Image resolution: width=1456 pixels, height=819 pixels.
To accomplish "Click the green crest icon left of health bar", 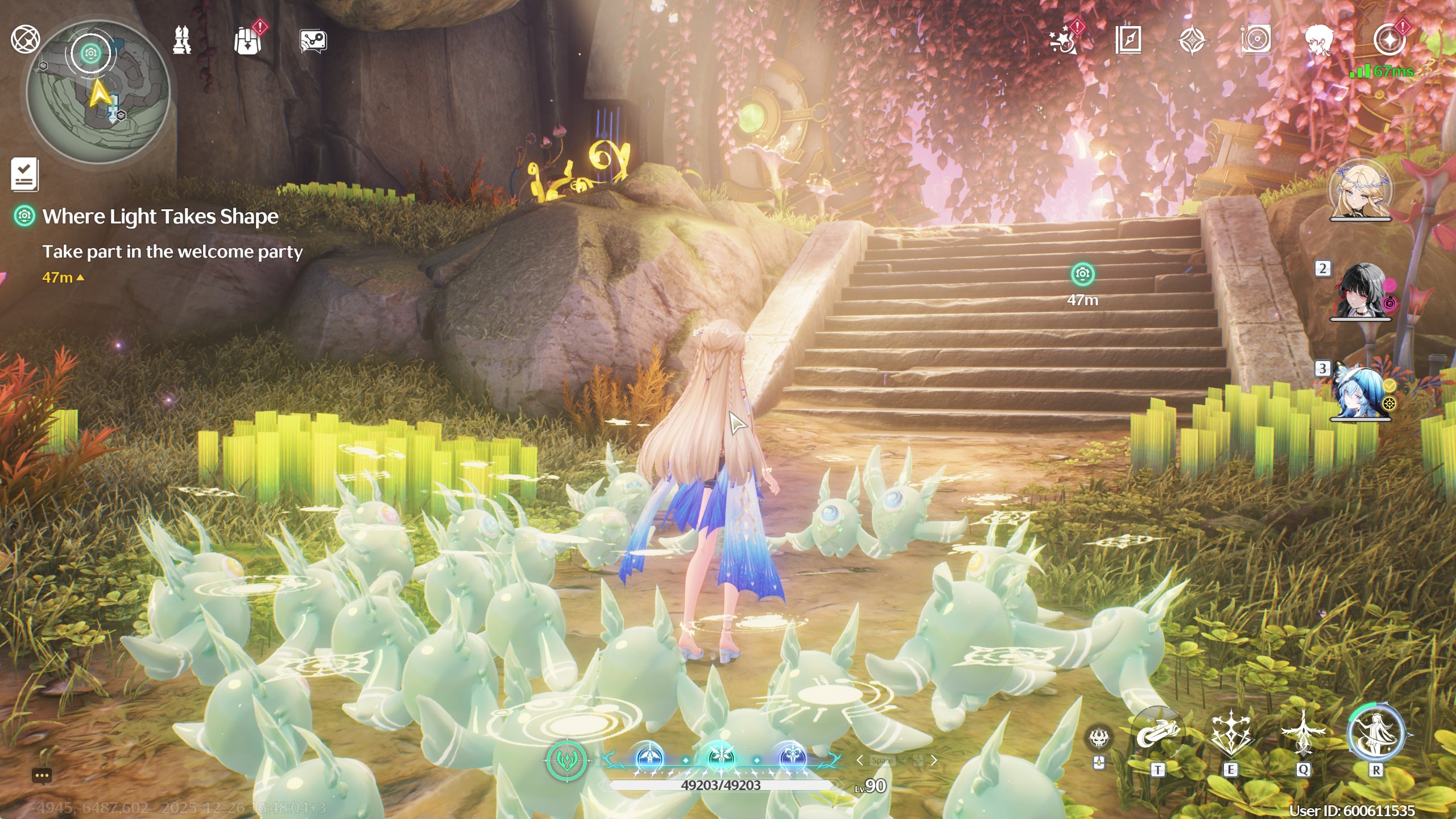I will click(x=566, y=760).
